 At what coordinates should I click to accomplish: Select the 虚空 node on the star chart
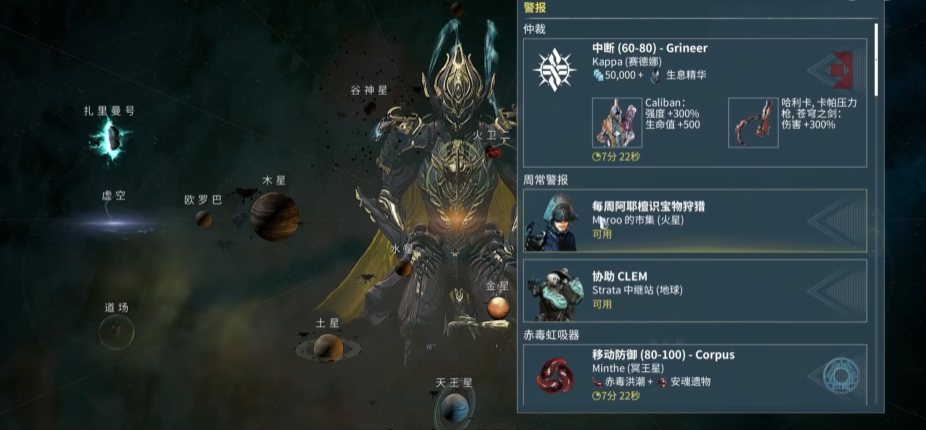pos(113,222)
